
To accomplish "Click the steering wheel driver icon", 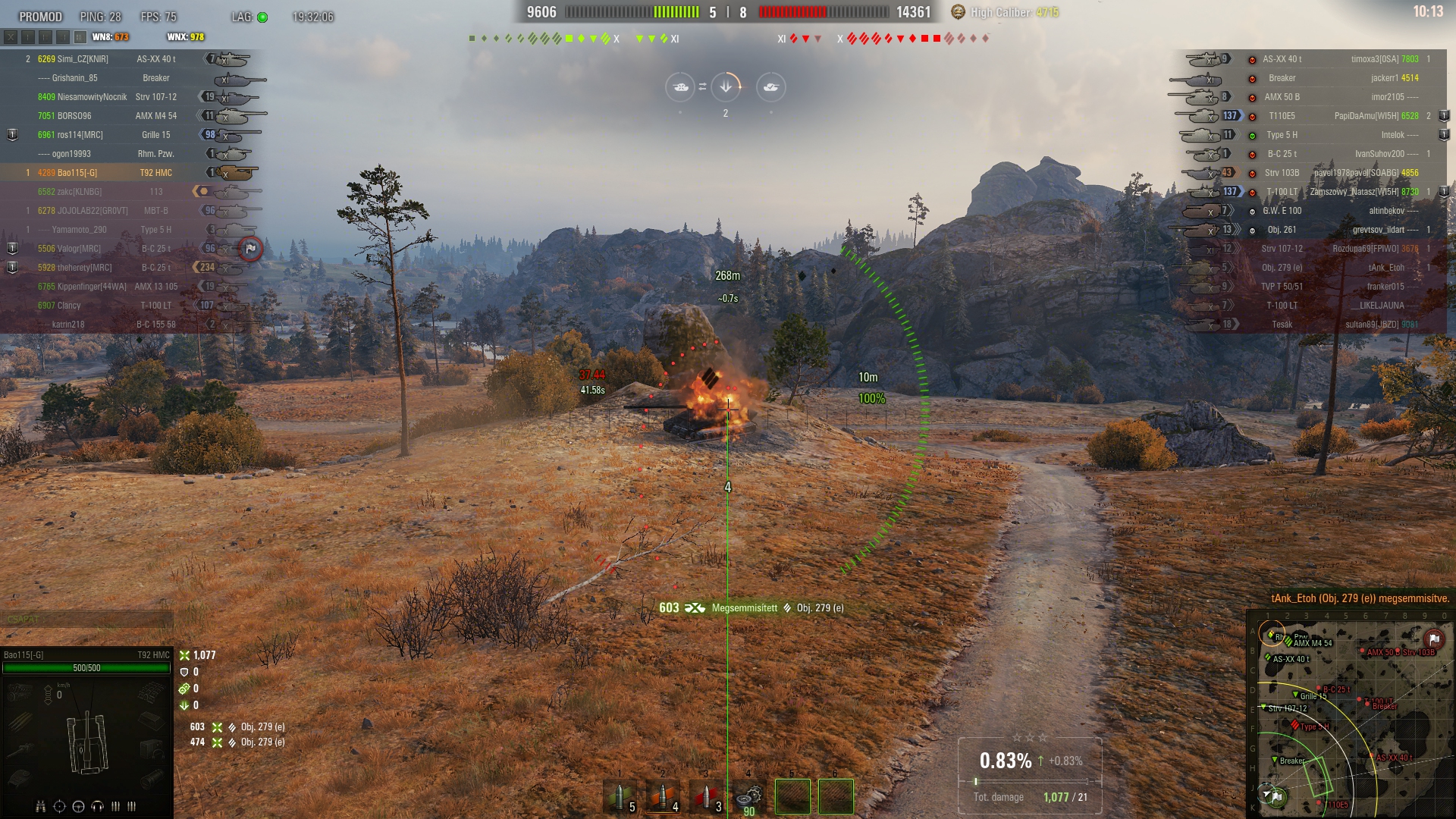I will click(x=78, y=806).
